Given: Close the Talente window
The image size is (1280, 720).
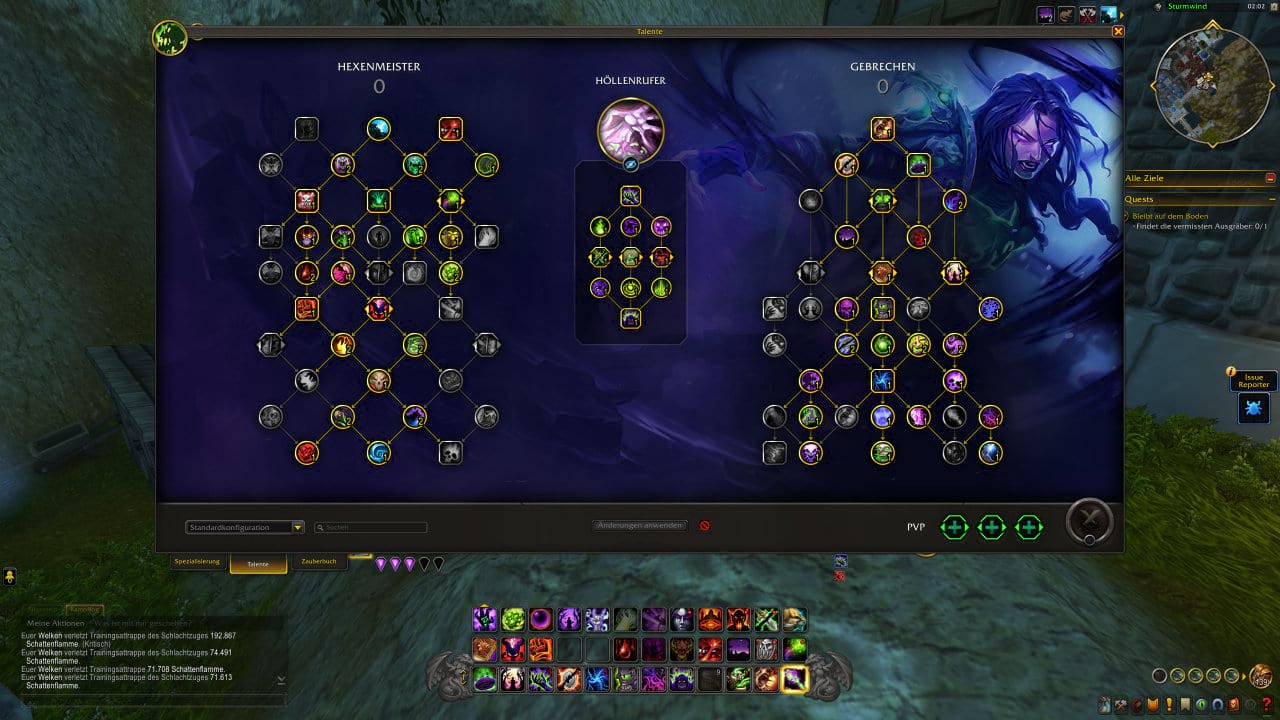Looking at the screenshot, I should 1118,31.
